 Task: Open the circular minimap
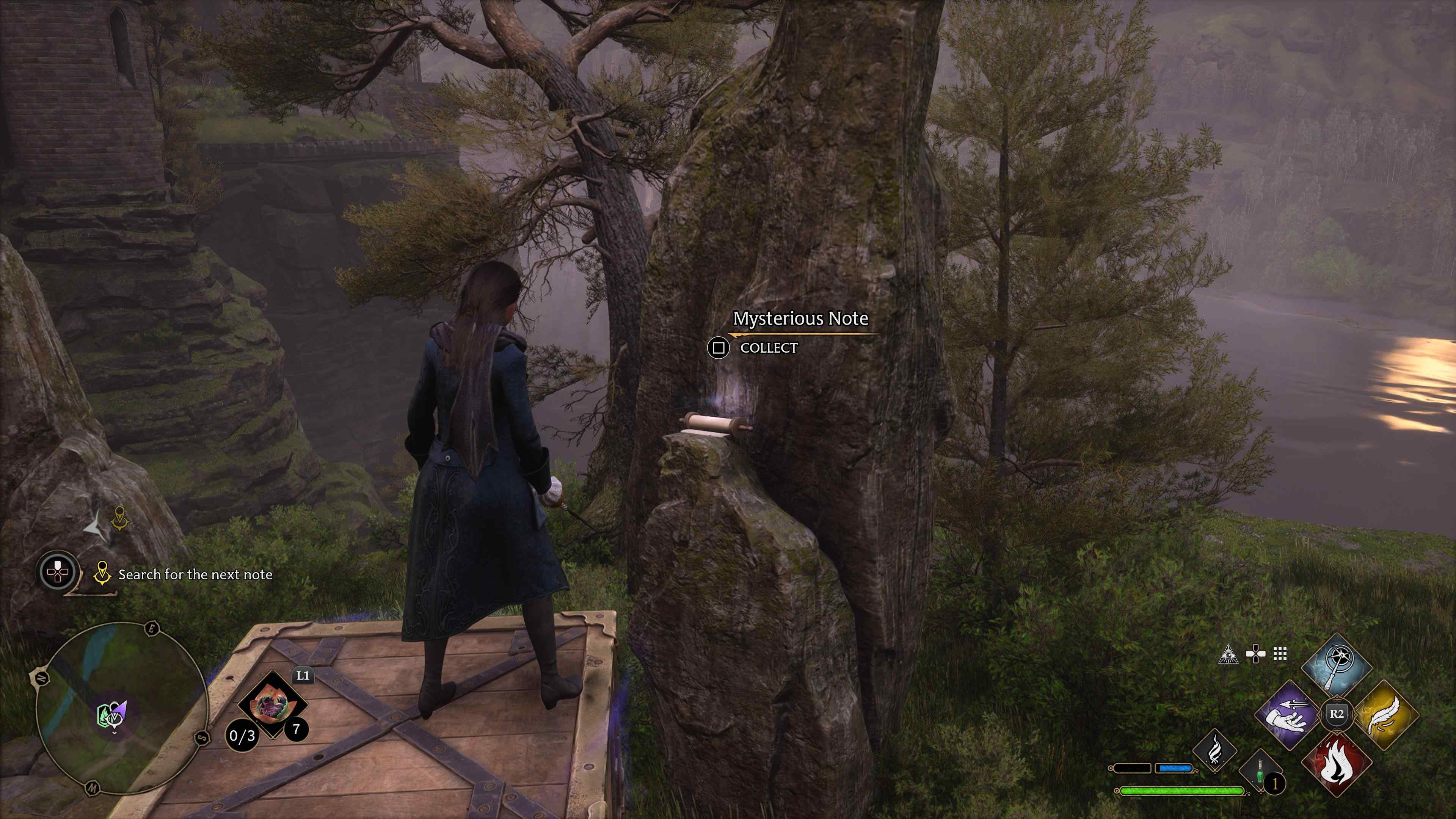[121, 708]
